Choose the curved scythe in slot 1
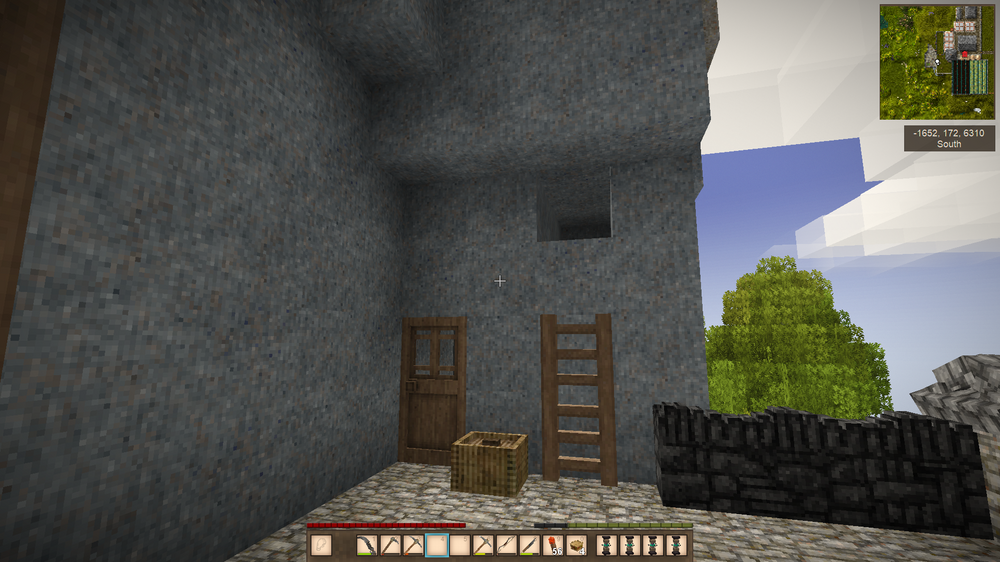1000x562 pixels. (367, 545)
